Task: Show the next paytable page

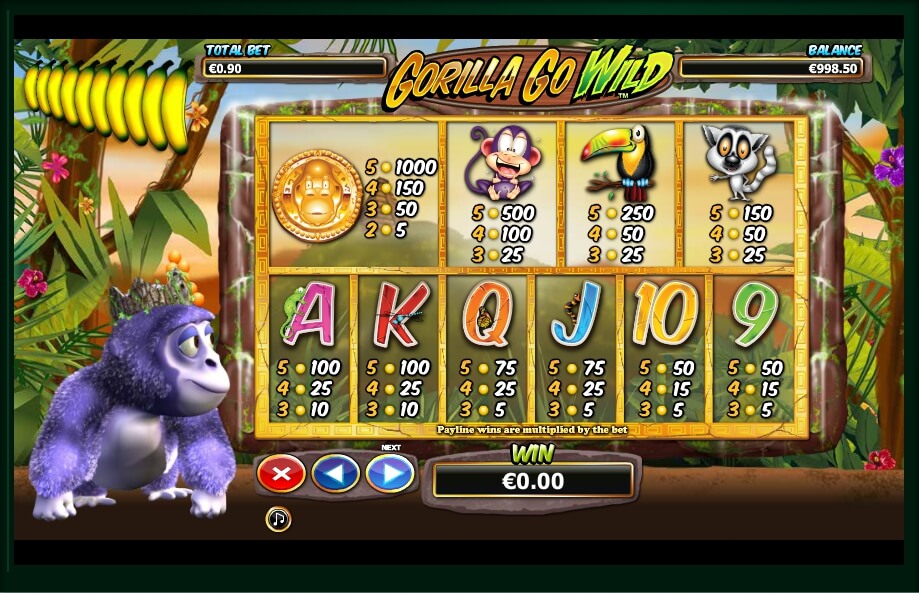Action: click(x=390, y=473)
